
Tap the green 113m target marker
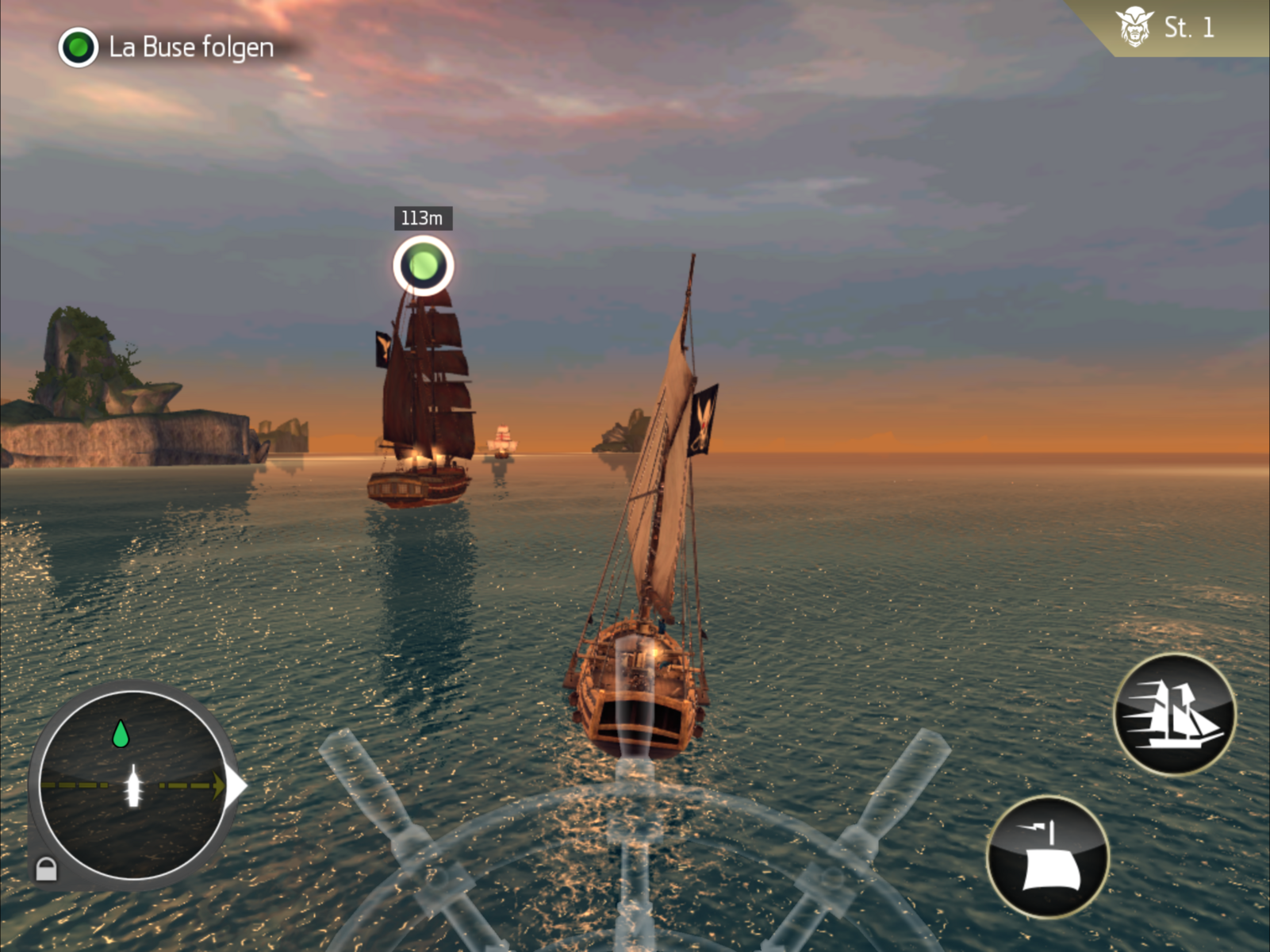pyautogui.click(x=424, y=265)
